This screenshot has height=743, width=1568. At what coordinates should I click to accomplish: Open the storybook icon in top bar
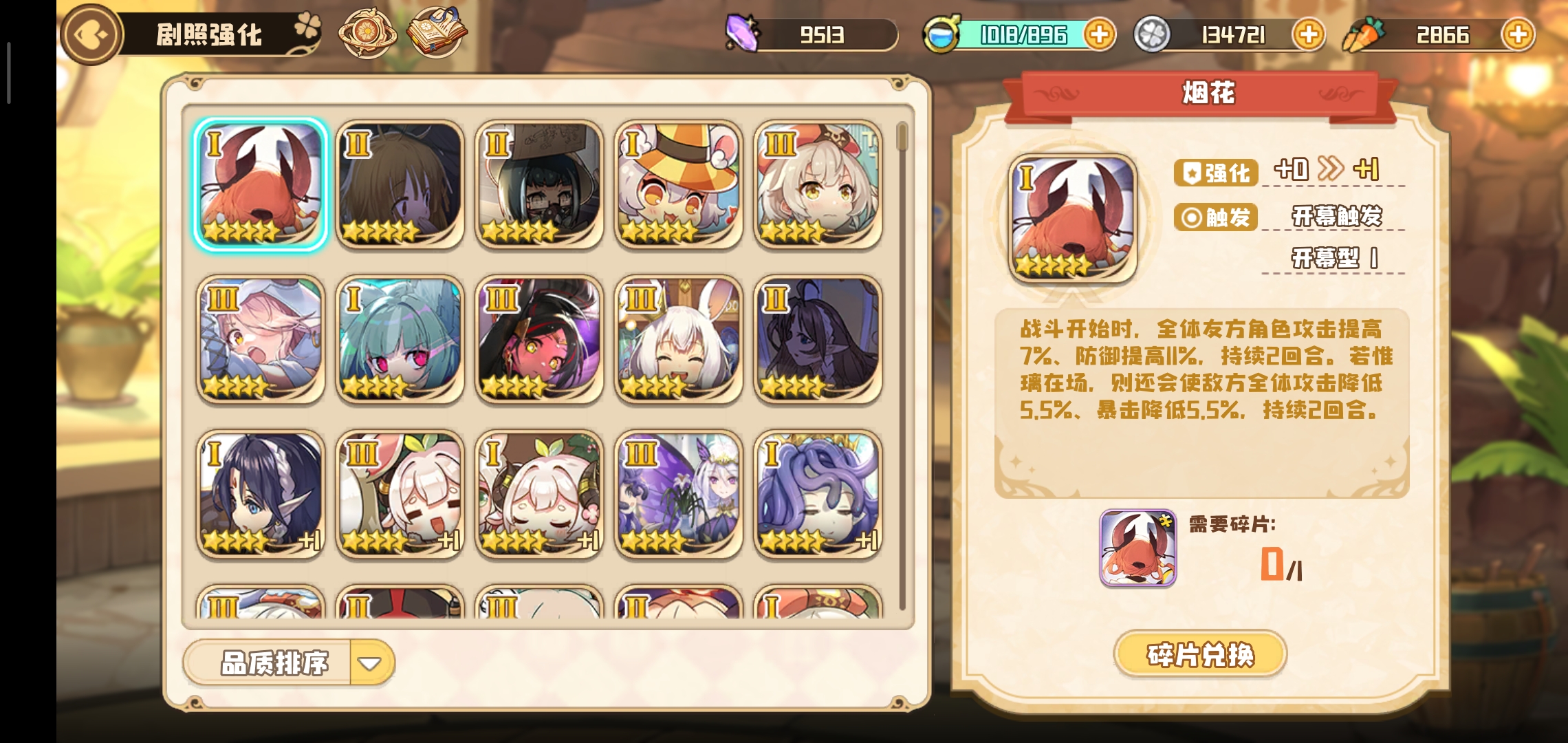tap(437, 33)
